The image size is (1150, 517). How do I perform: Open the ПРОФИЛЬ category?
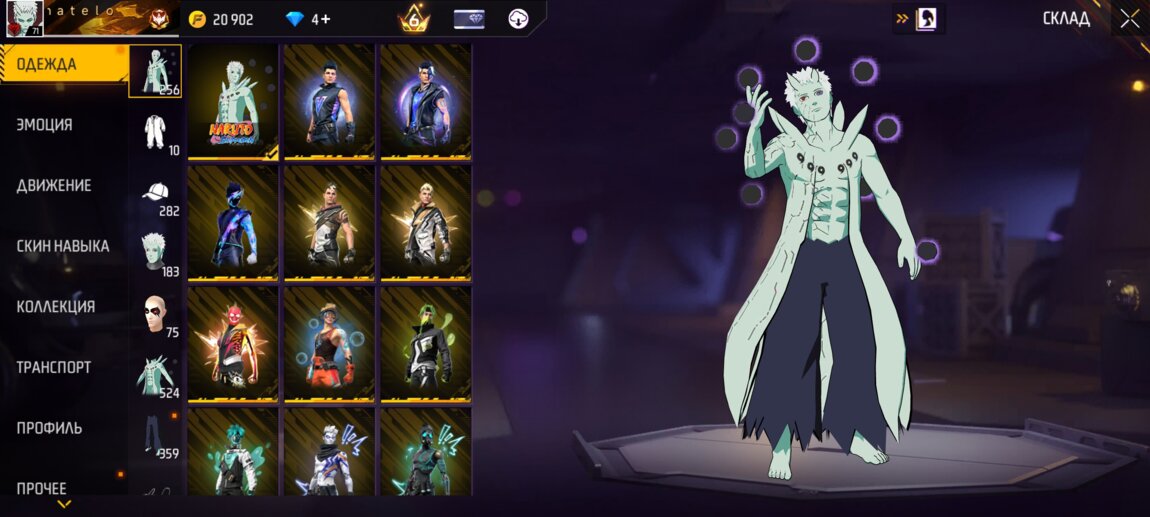[x=50, y=428]
